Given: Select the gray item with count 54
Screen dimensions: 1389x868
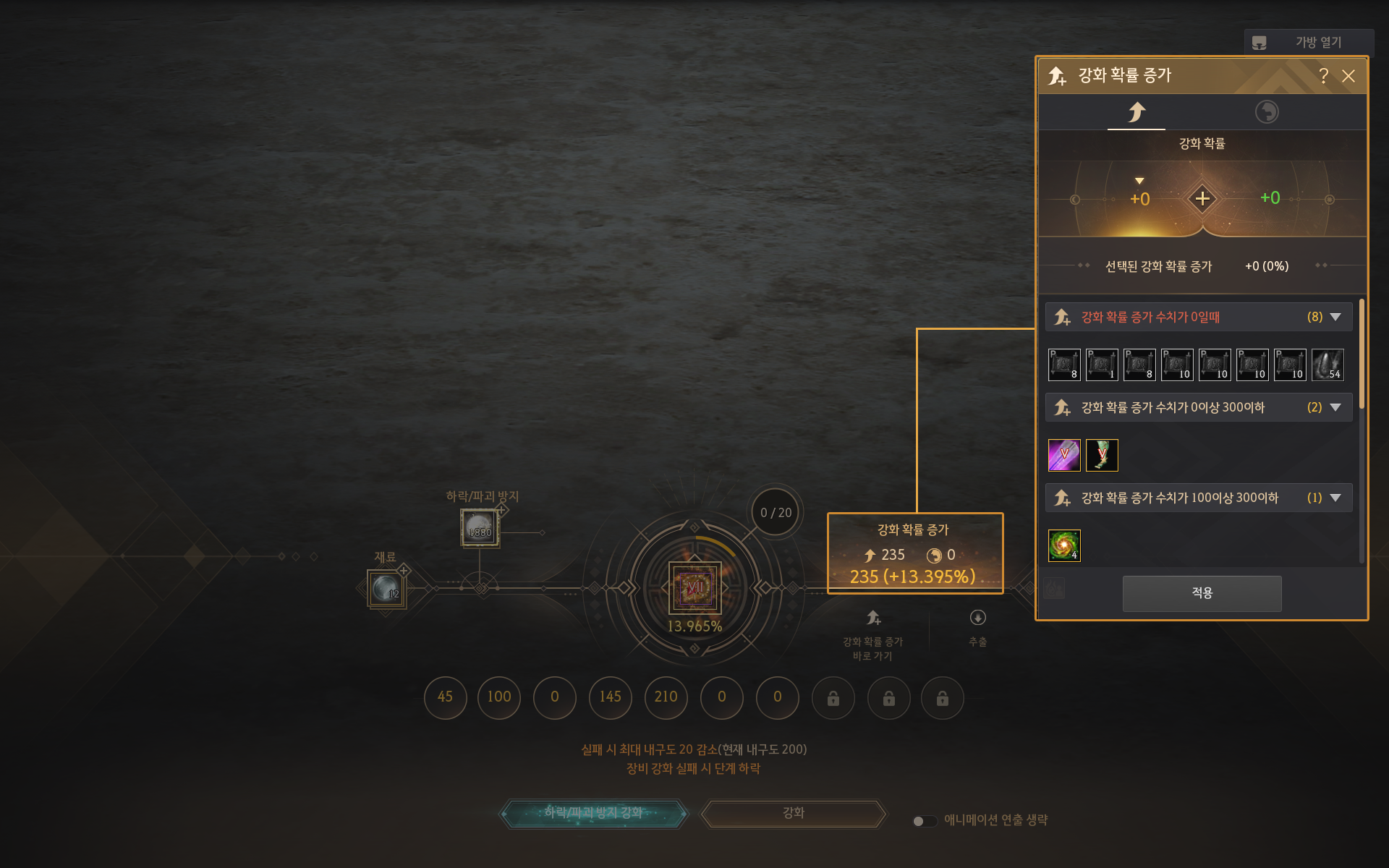Looking at the screenshot, I should pos(1328,365).
